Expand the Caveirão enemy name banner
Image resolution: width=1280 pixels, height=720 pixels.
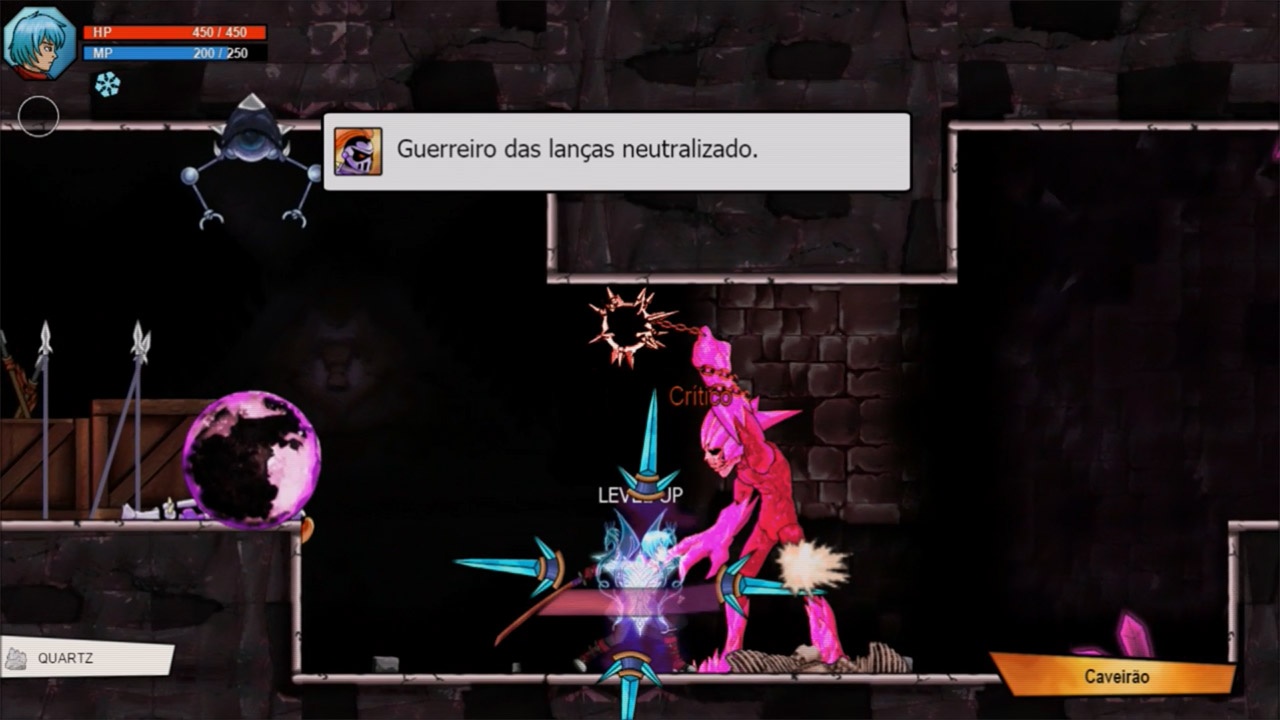[x=1115, y=676]
